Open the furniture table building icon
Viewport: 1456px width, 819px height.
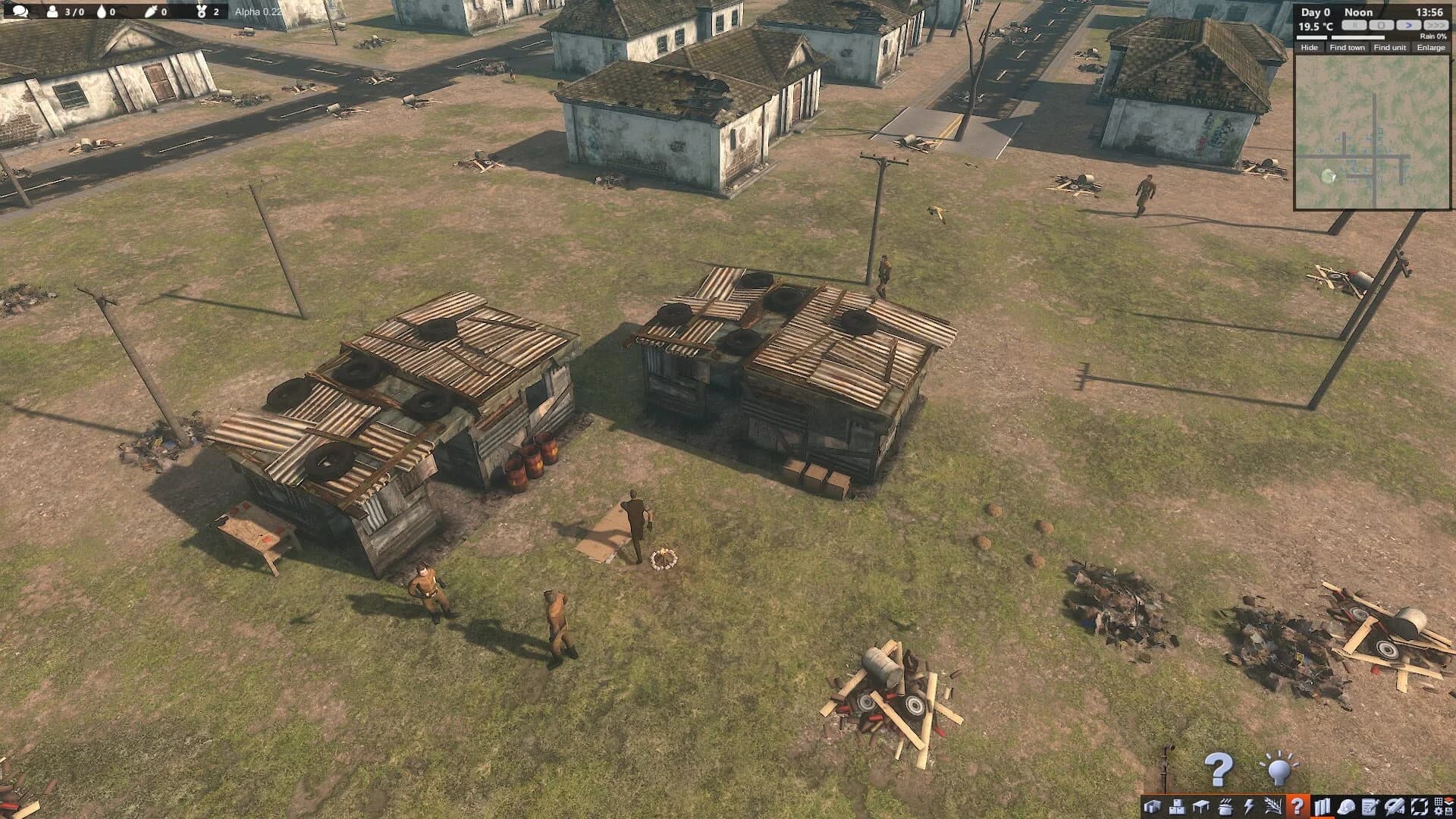[x=1200, y=805]
